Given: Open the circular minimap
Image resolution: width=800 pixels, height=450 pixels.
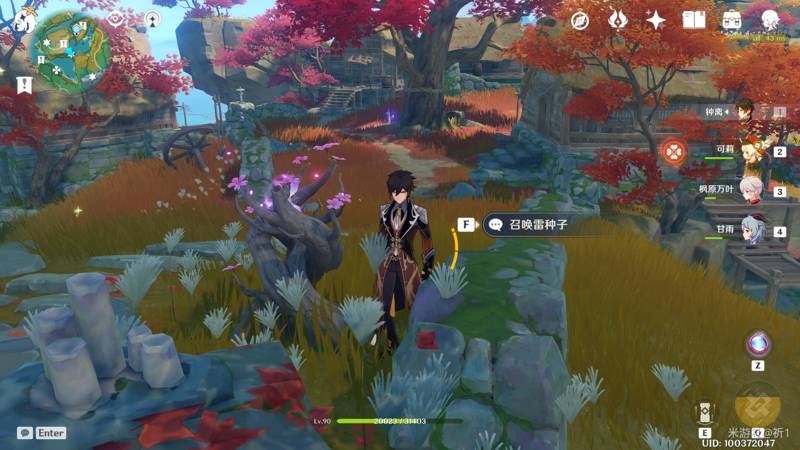Looking at the screenshot, I should point(69,52).
